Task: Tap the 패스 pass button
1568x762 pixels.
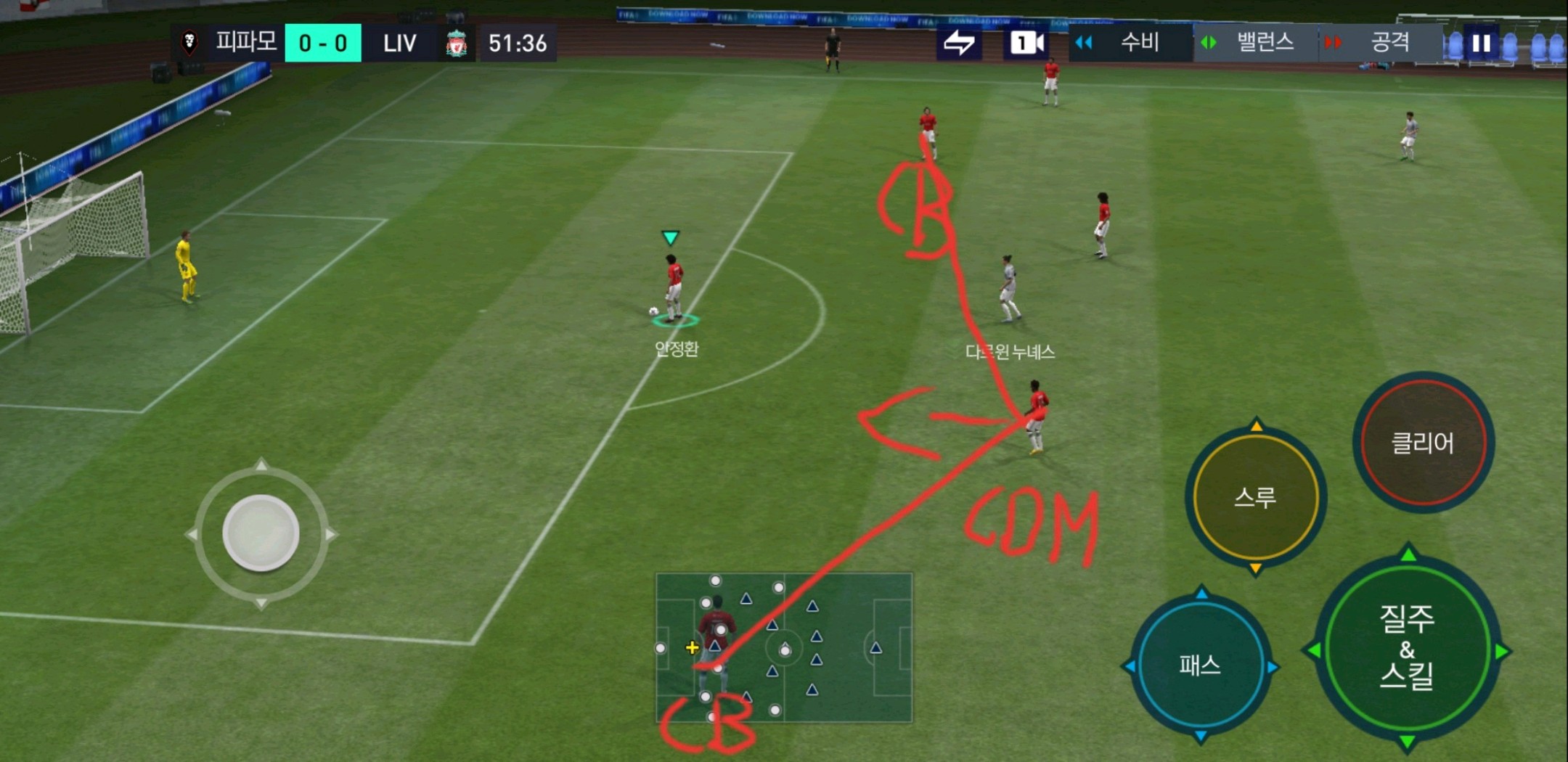Action: tap(1201, 664)
